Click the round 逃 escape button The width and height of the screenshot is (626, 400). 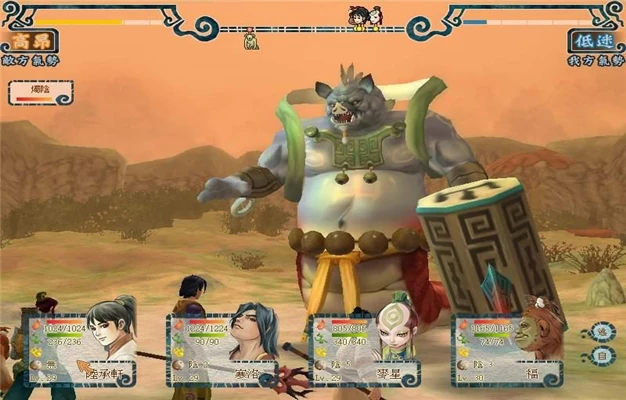(x=602, y=332)
